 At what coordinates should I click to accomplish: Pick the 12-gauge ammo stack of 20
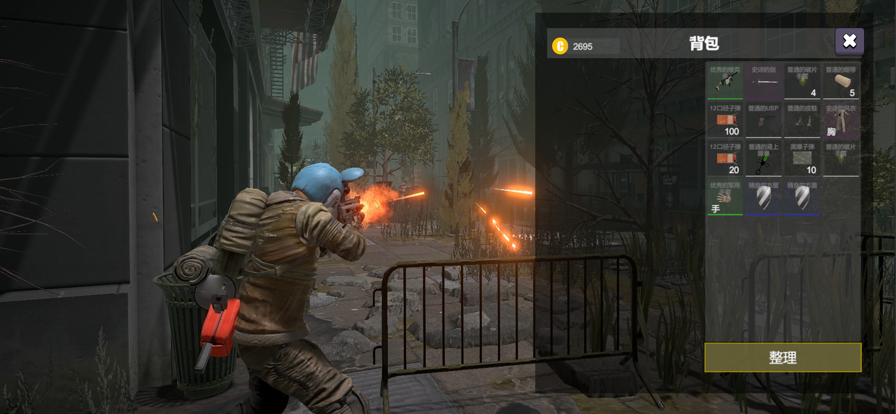[x=725, y=158]
